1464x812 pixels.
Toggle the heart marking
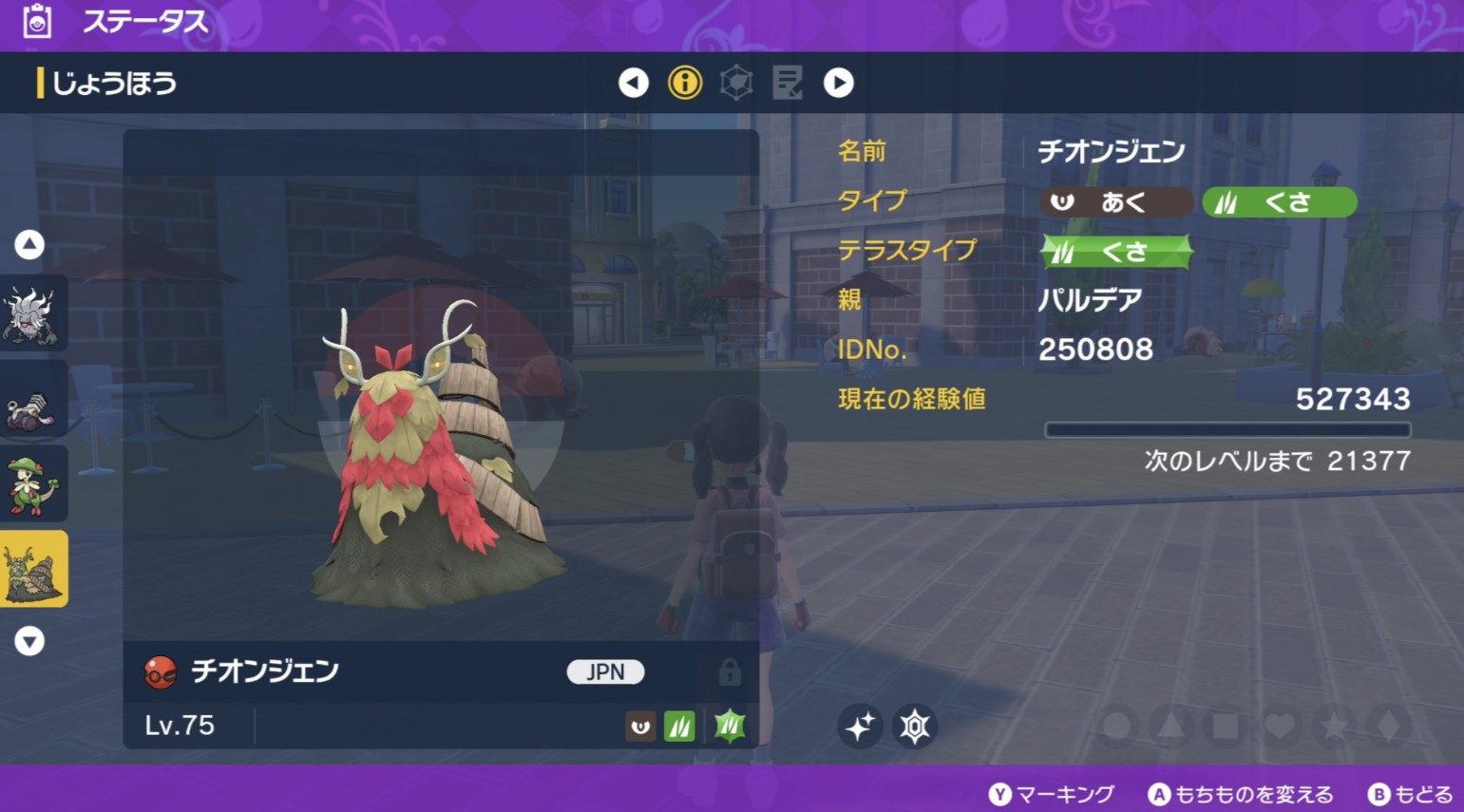1281,727
